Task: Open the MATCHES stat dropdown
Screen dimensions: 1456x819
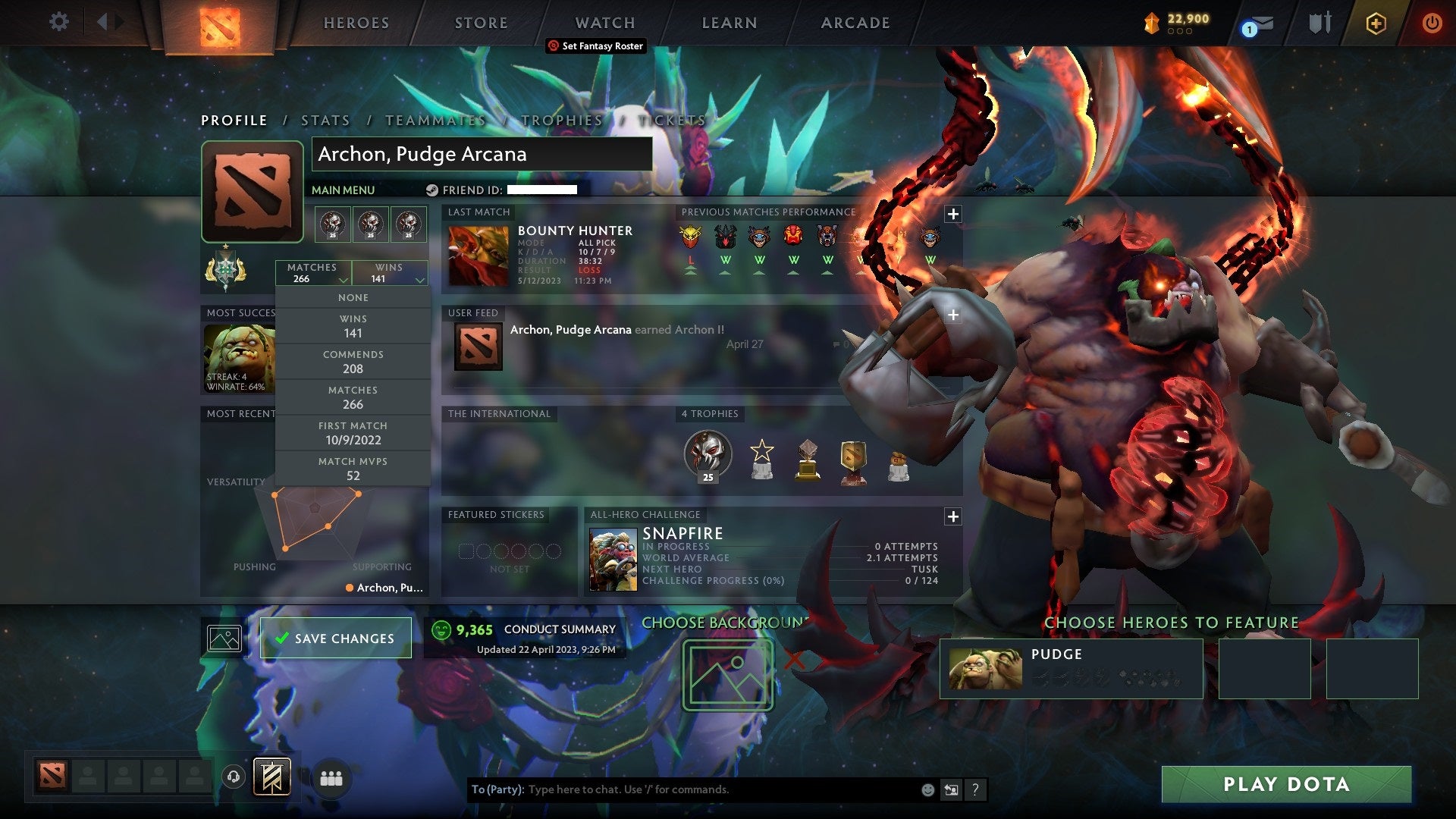Action: point(313,273)
